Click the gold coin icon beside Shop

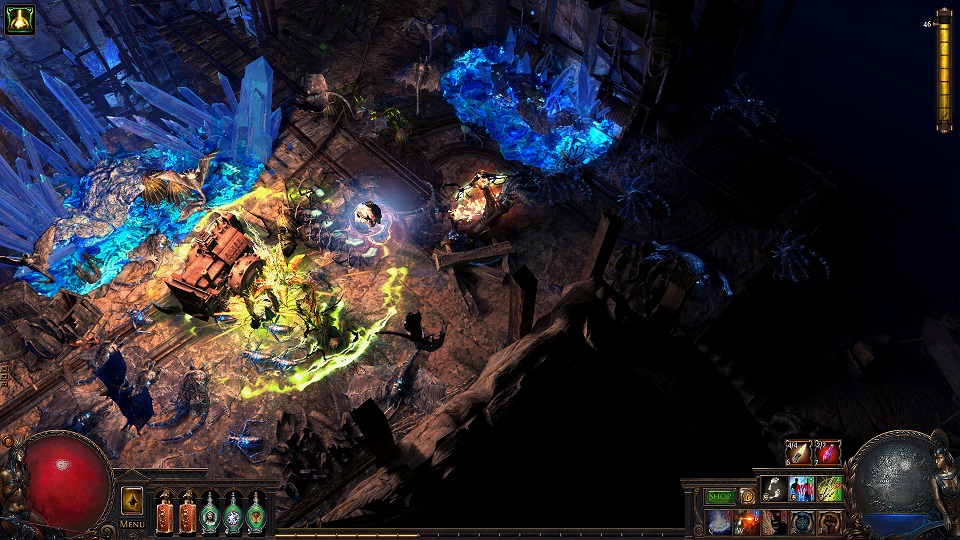click(747, 496)
